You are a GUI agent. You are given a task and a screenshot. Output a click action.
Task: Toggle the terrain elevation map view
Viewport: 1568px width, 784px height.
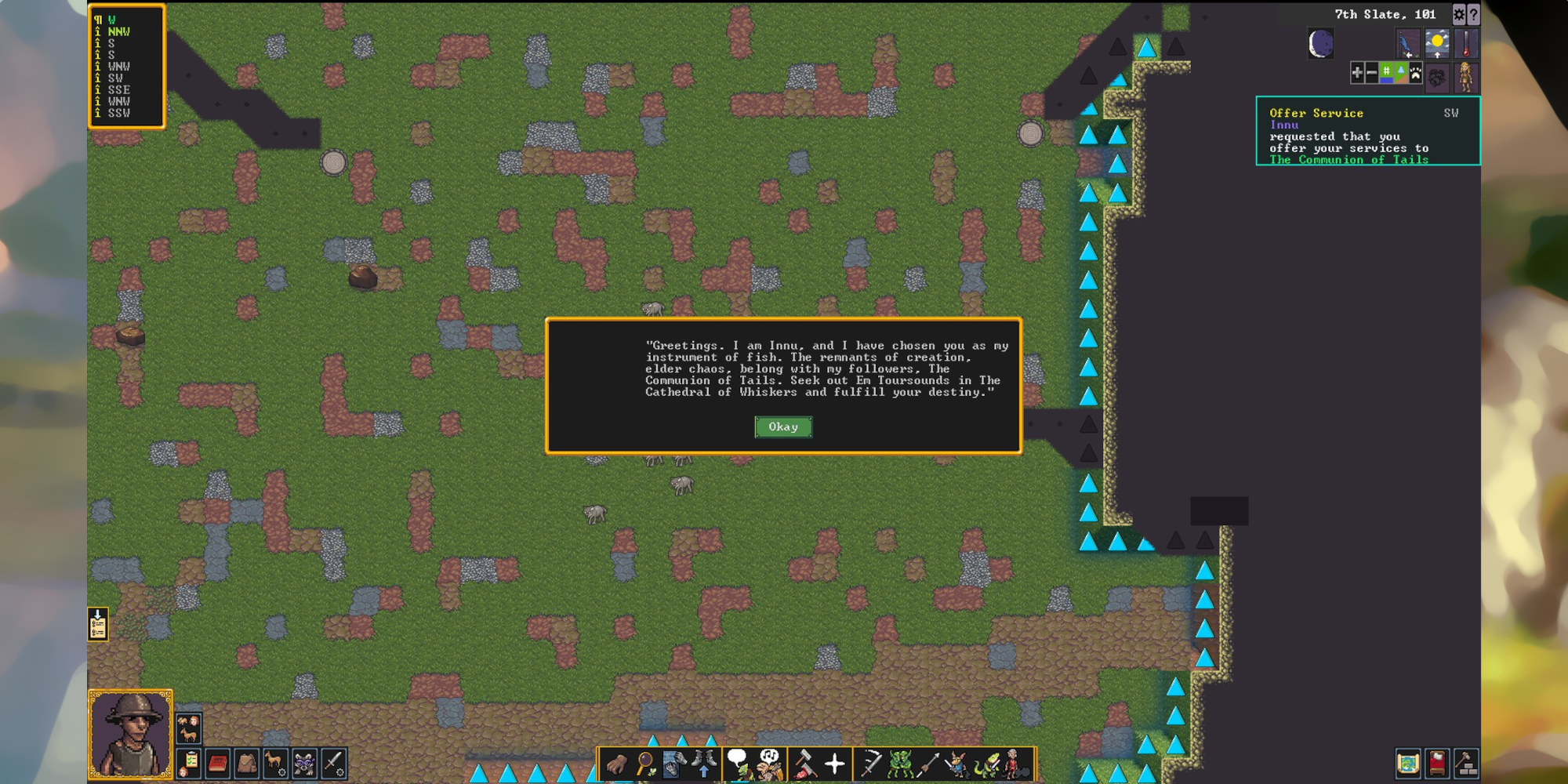(1401, 73)
